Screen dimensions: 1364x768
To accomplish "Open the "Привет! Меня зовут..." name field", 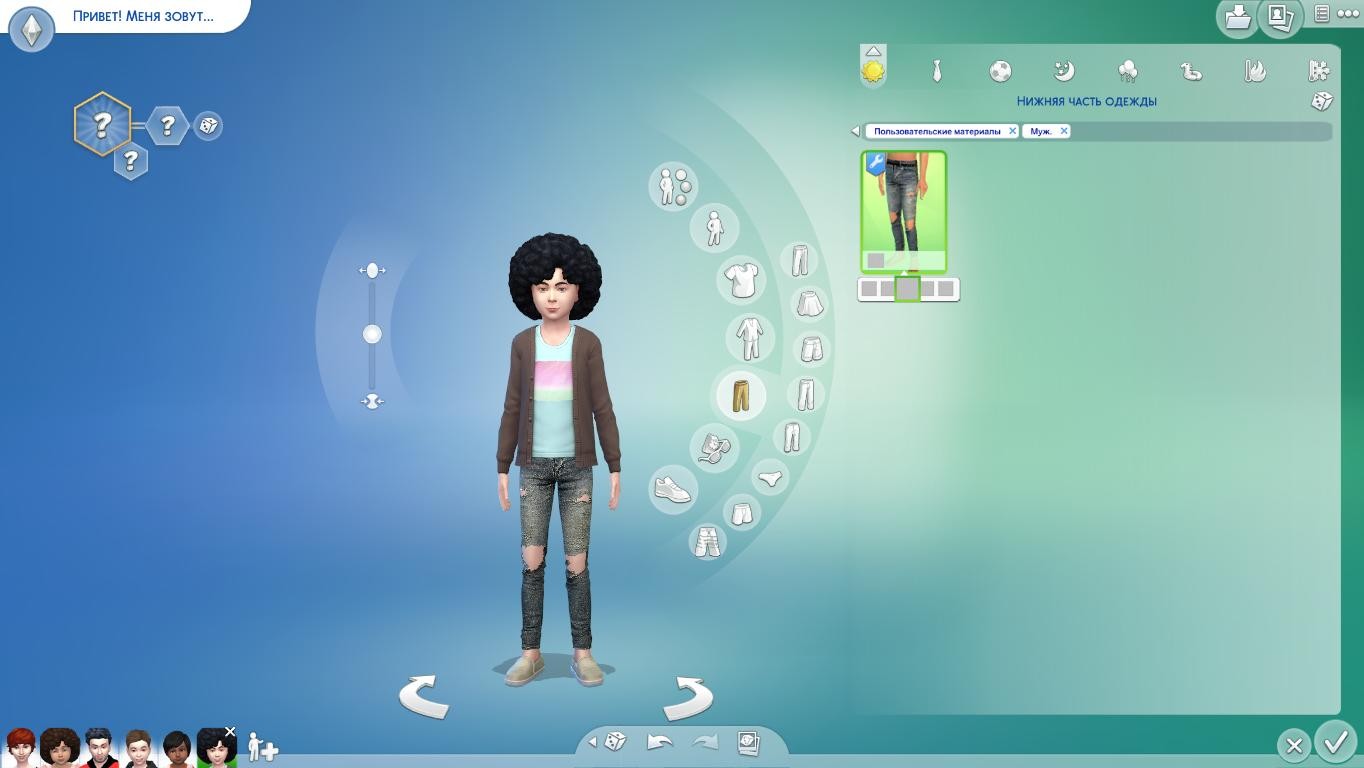I will [143, 17].
